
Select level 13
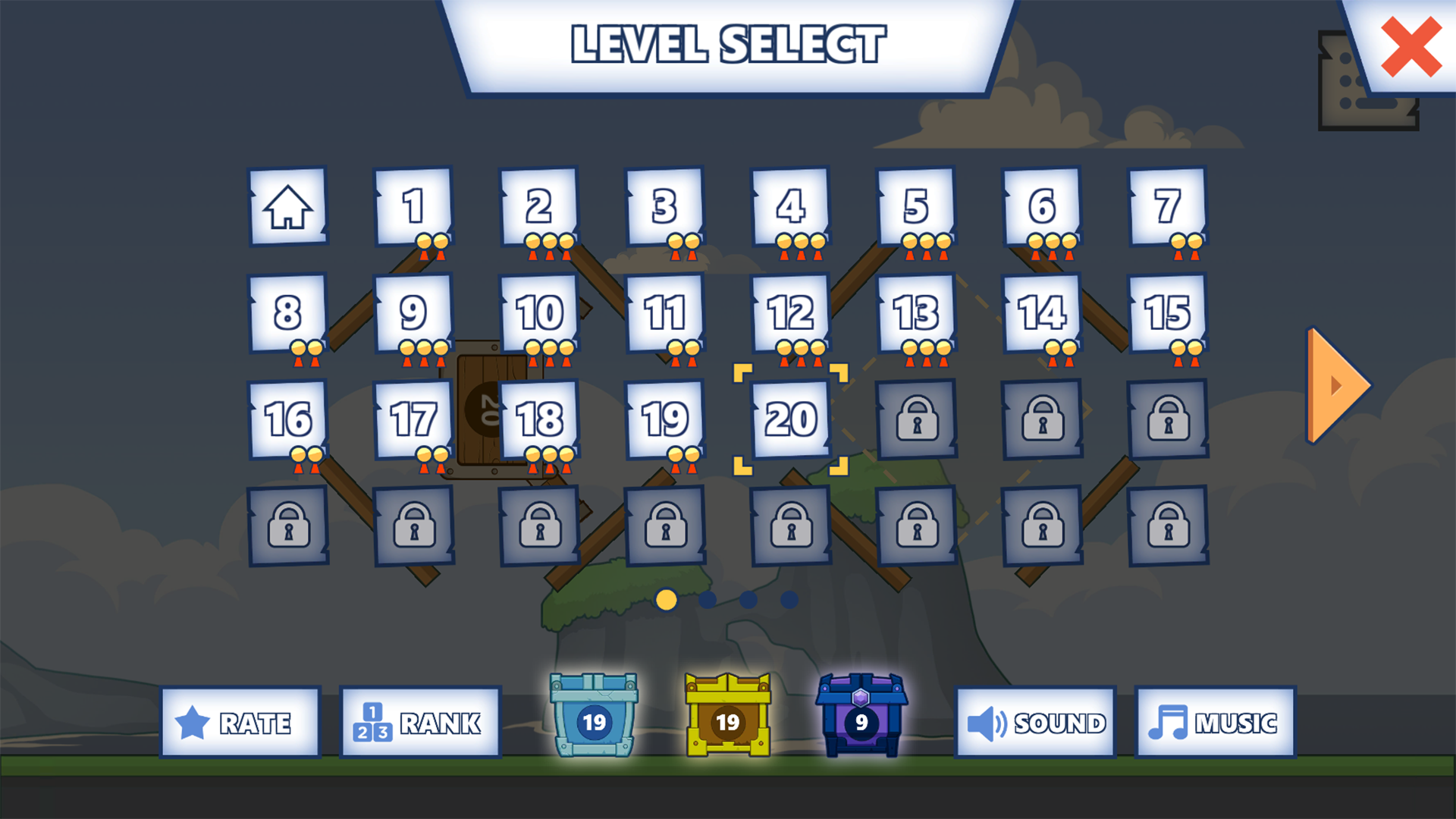pyautogui.click(x=916, y=311)
